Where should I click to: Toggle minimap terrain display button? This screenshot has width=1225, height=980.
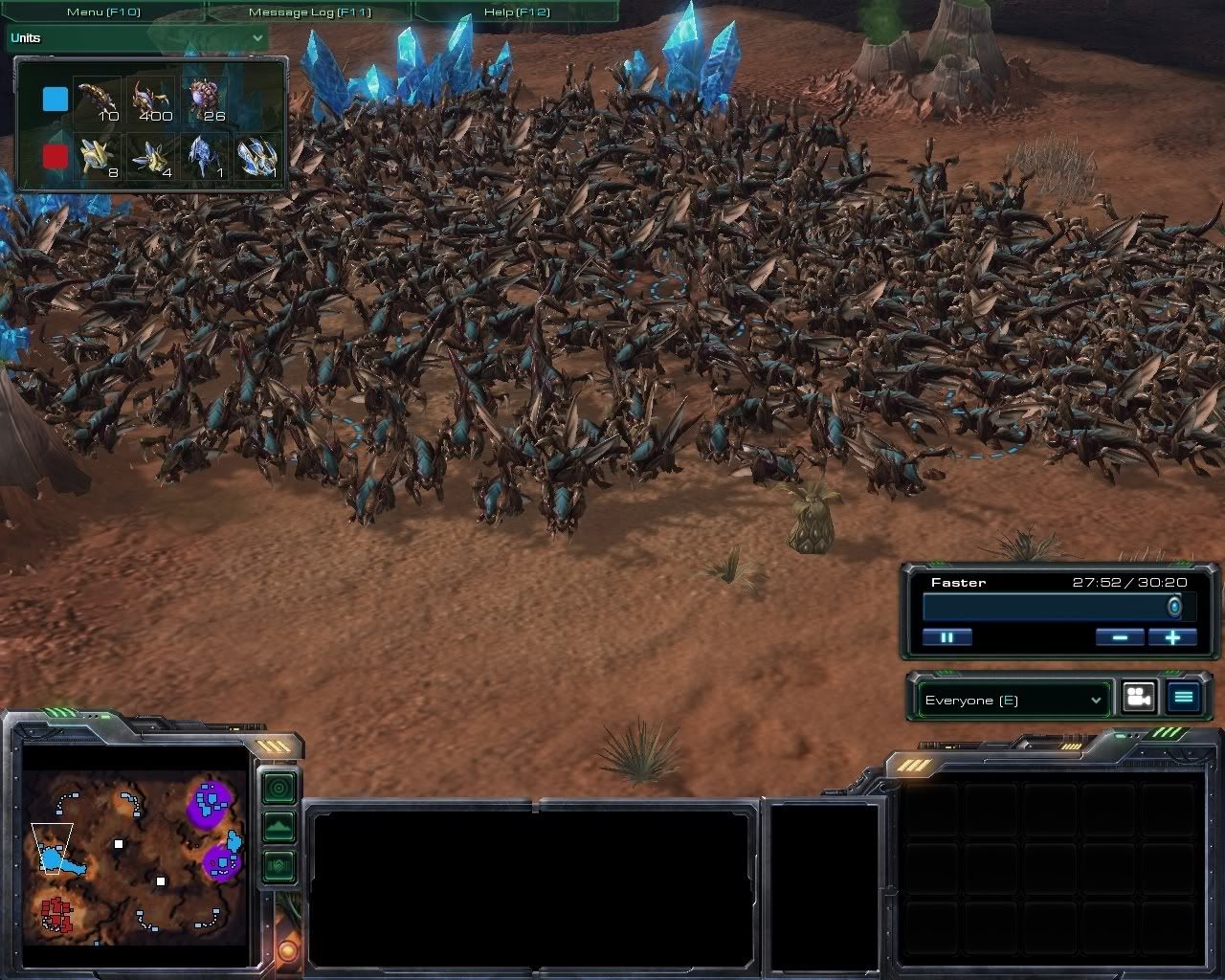click(x=278, y=826)
